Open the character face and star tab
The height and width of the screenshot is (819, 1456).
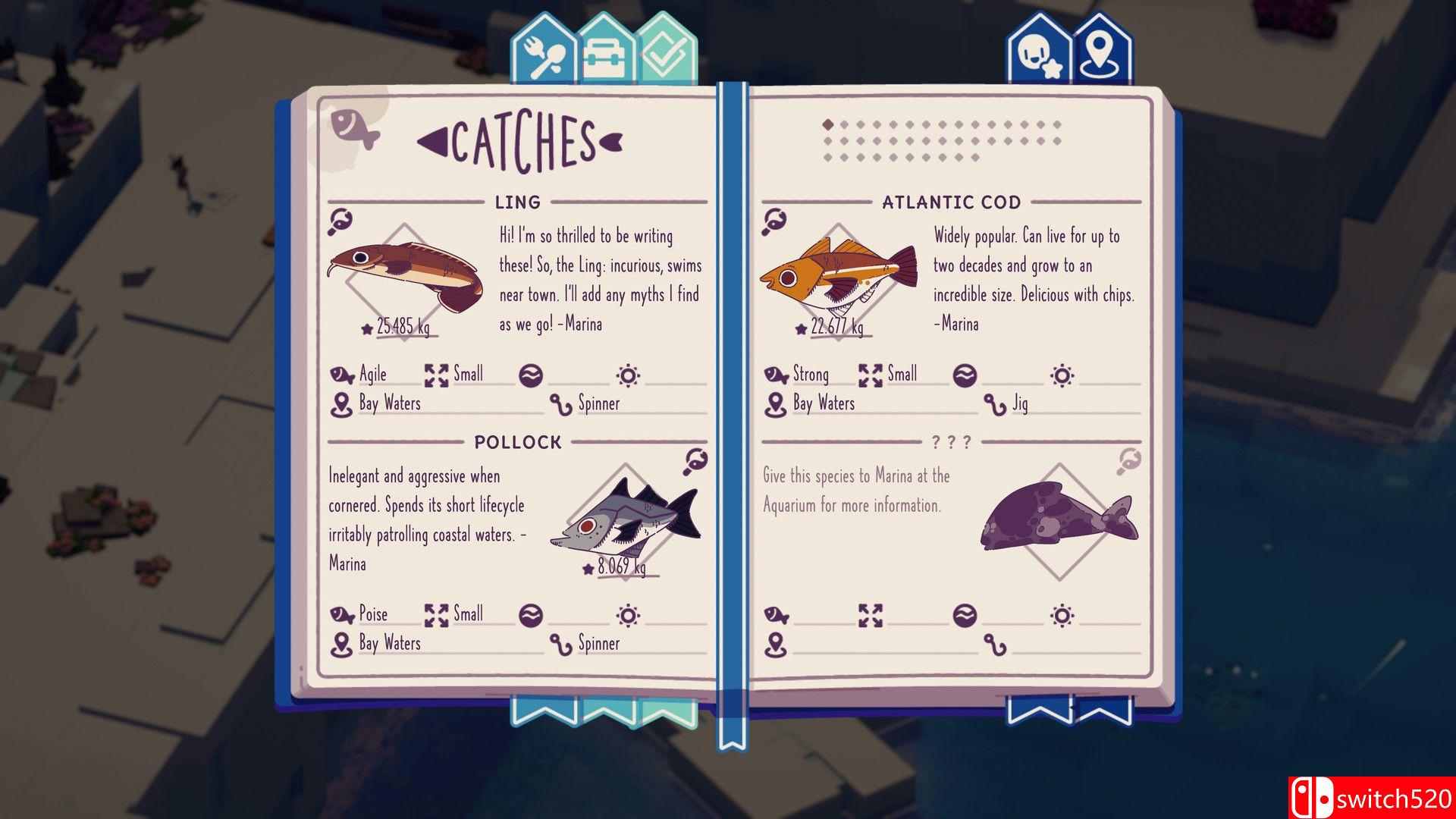pos(1035,55)
